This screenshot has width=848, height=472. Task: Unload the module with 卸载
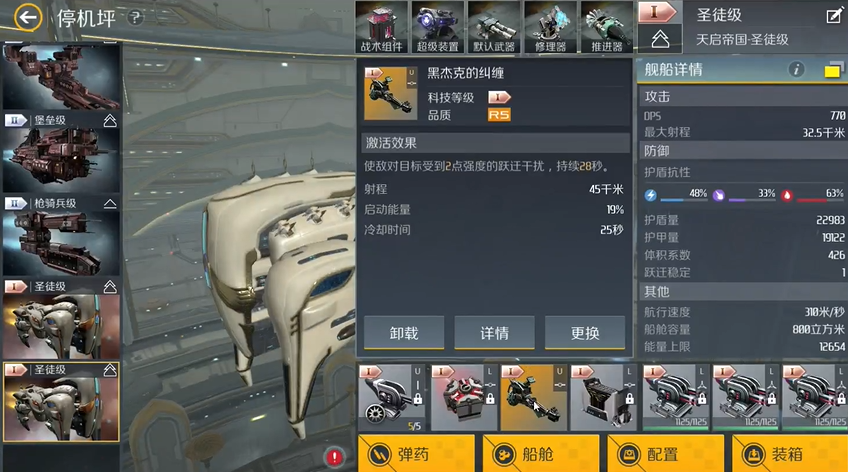[x=403, y=332]
